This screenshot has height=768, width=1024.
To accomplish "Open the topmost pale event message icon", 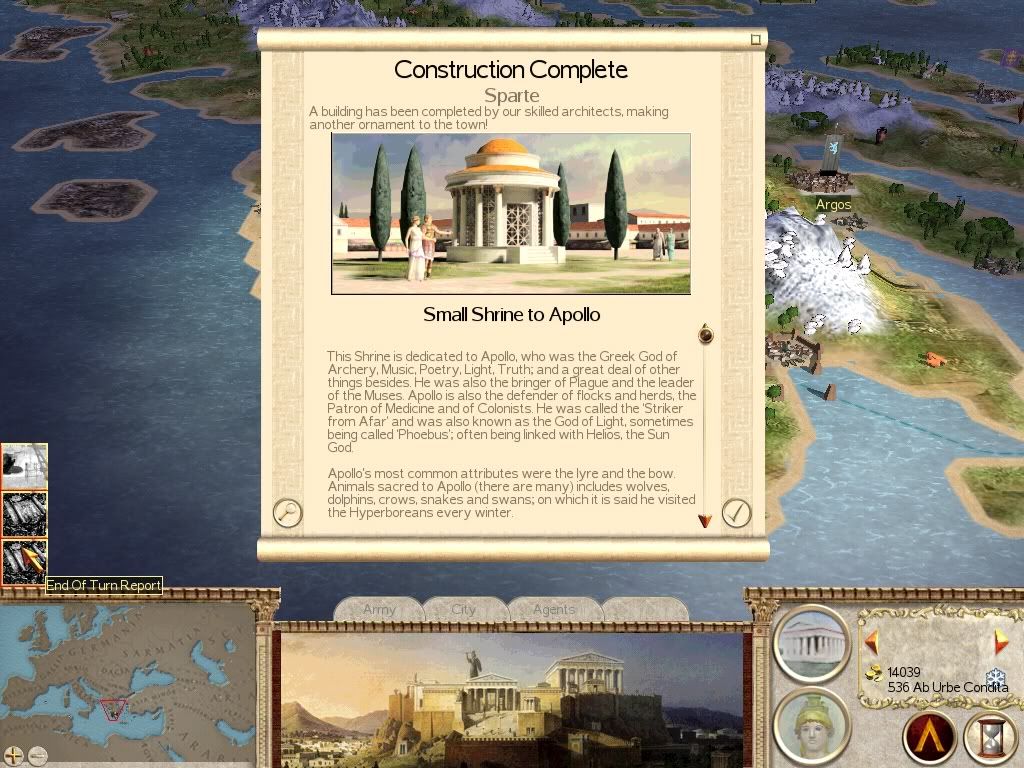I will point(24,466).
